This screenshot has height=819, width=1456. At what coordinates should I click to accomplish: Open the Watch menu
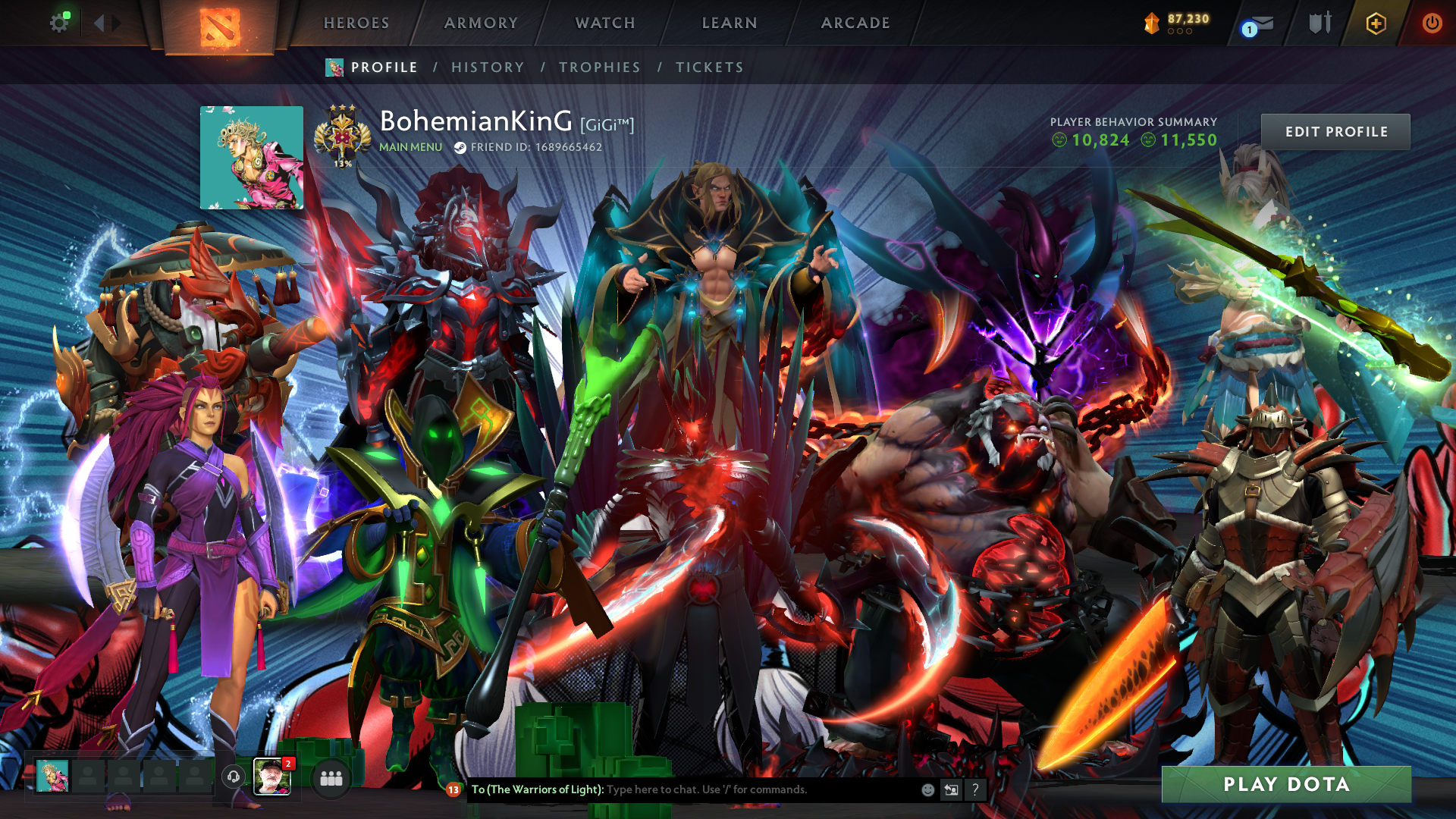point(605,23)
